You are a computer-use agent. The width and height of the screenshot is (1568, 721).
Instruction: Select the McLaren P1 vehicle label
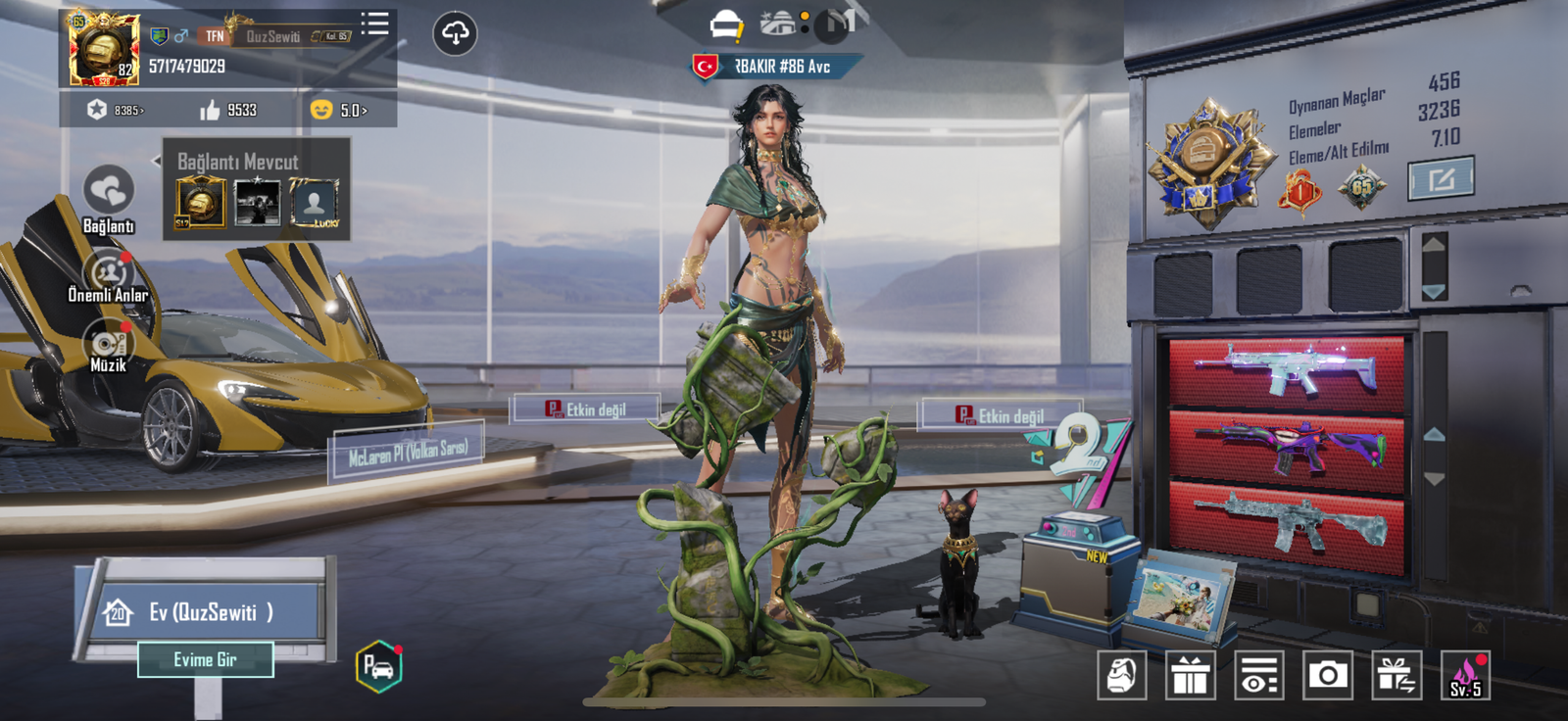(x=408, y=452)
